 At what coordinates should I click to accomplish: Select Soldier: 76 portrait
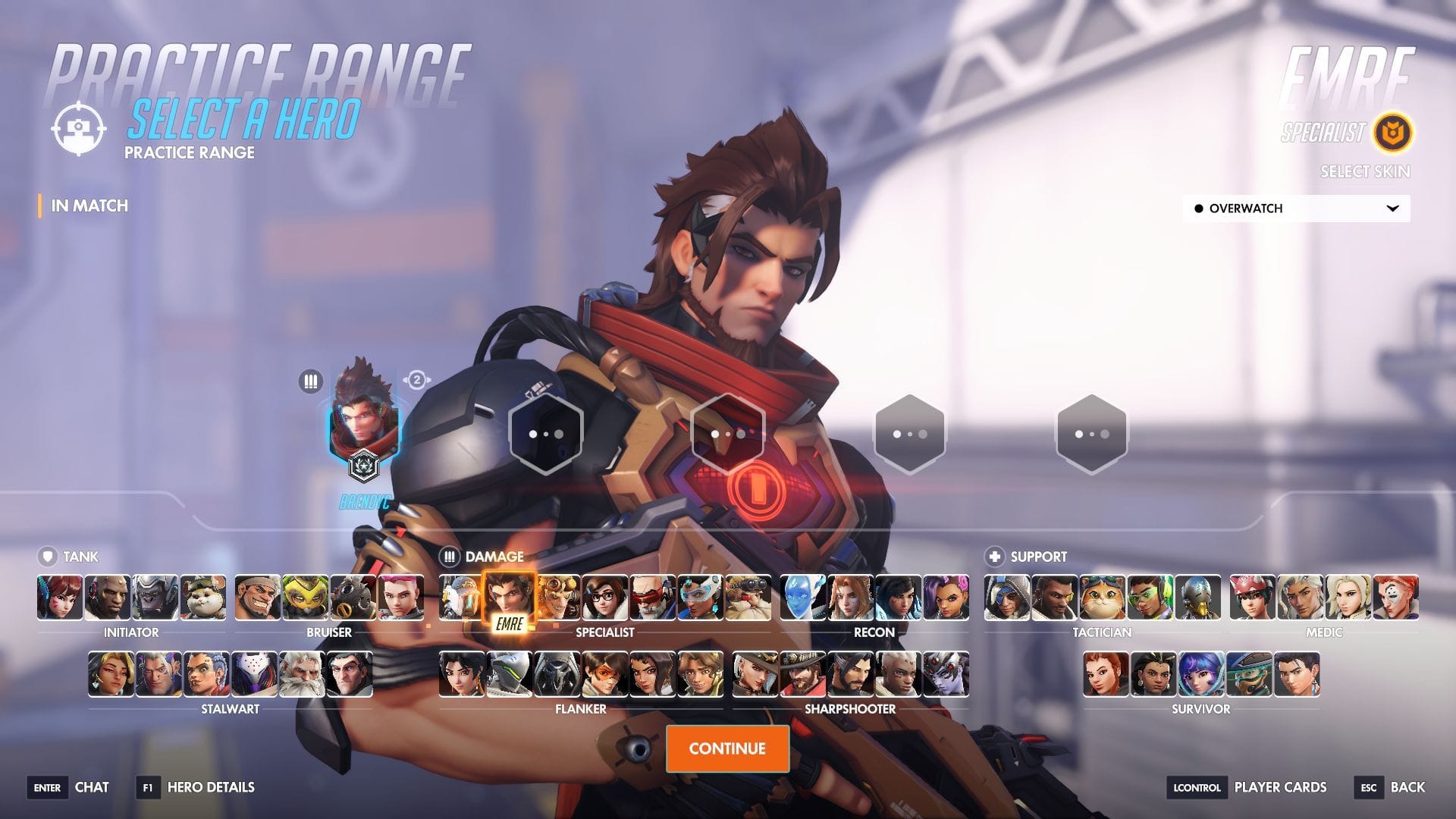[x=653, y=598]
